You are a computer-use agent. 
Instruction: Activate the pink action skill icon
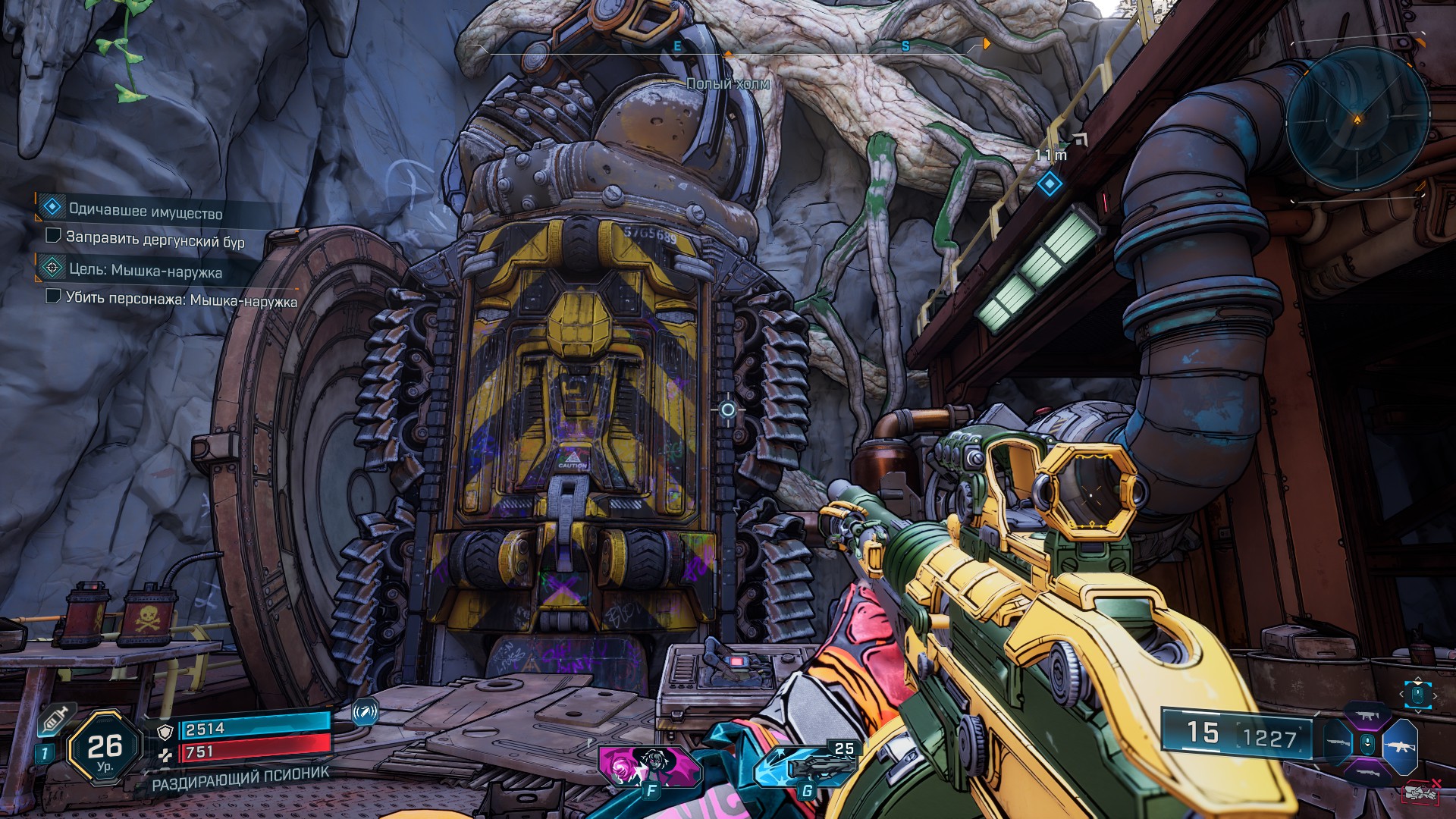point(649,766)
